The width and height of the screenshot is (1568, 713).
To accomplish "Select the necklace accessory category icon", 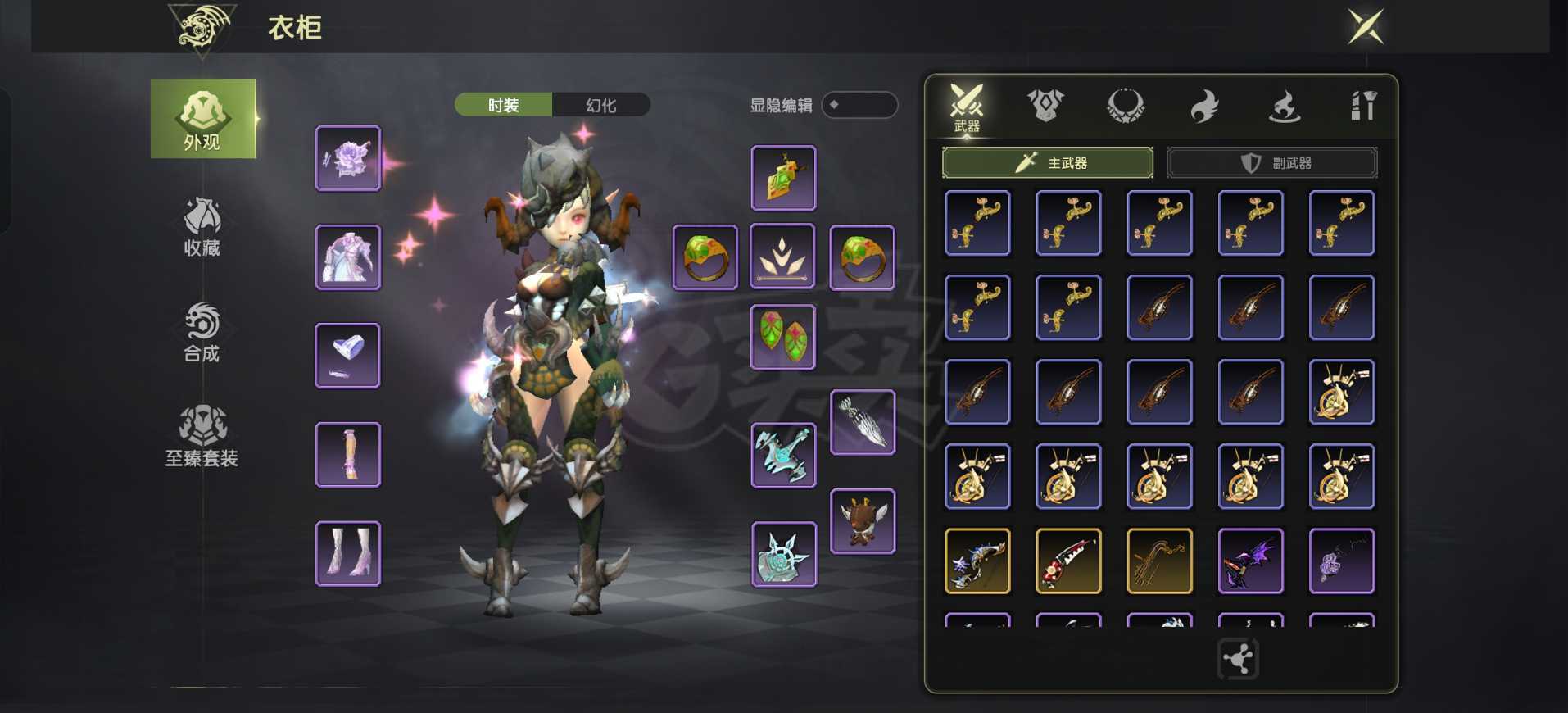I will (1126, 102).
